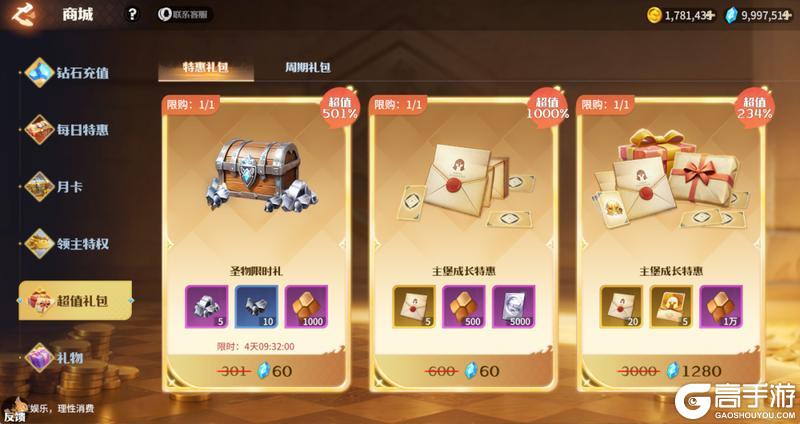This screenshot has width=800, height=424.
Task: Buy 圣物限时礼 pack for 60 diamonds
Action: coord(254,372)
